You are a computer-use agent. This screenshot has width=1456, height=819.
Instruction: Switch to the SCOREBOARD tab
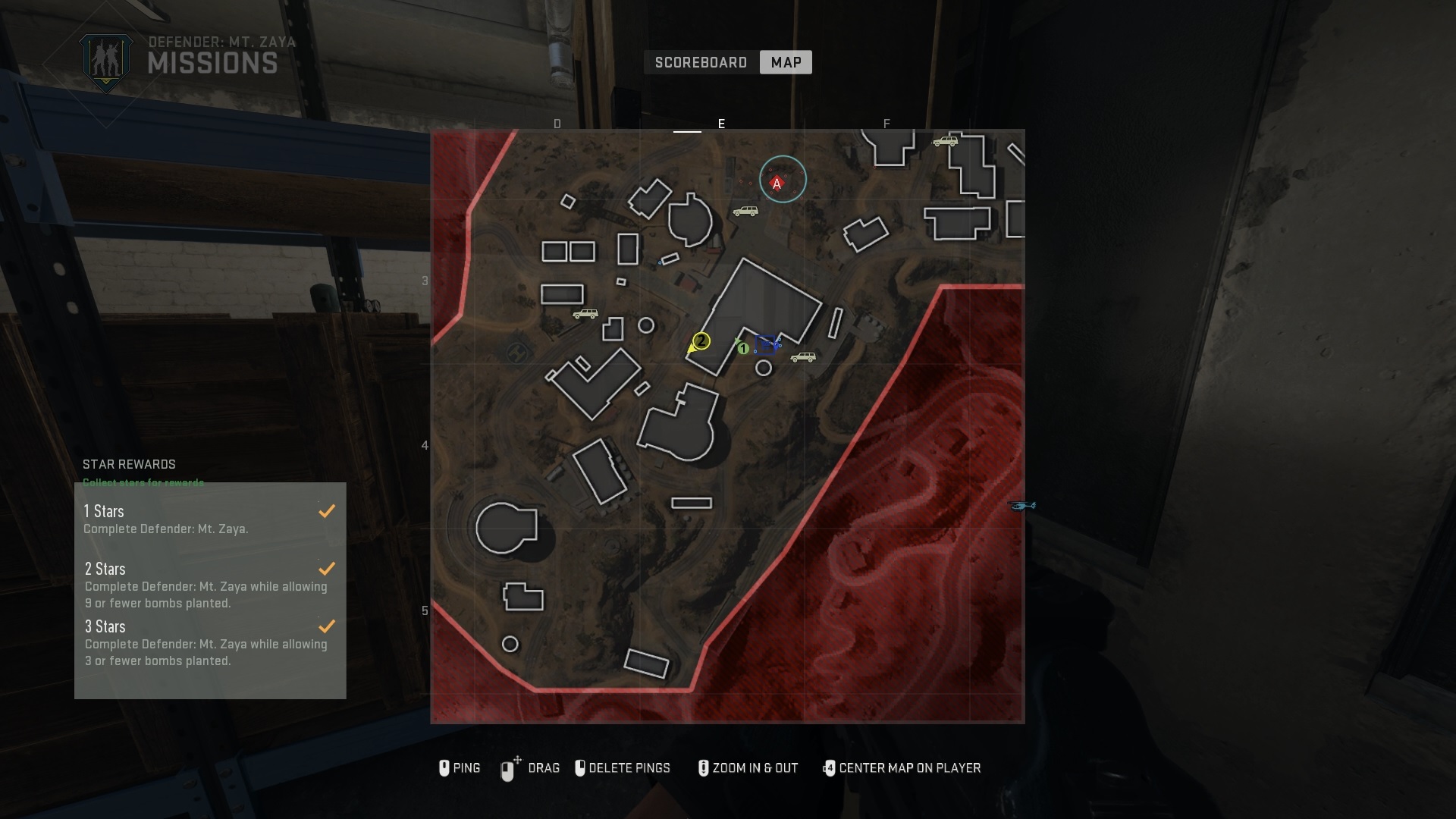tap(699, 62)
